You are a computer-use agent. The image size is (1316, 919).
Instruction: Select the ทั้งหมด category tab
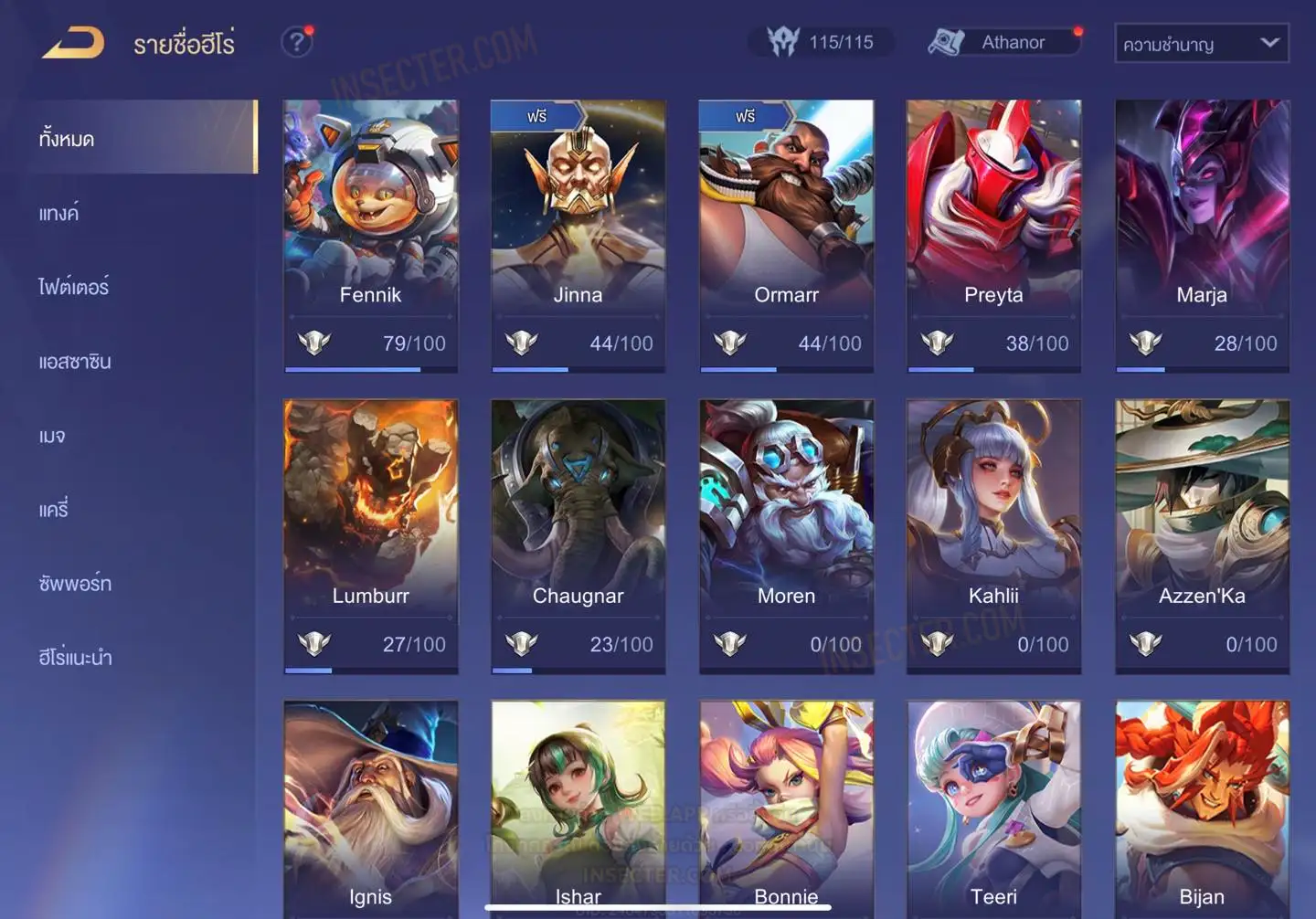click(67, 139)
